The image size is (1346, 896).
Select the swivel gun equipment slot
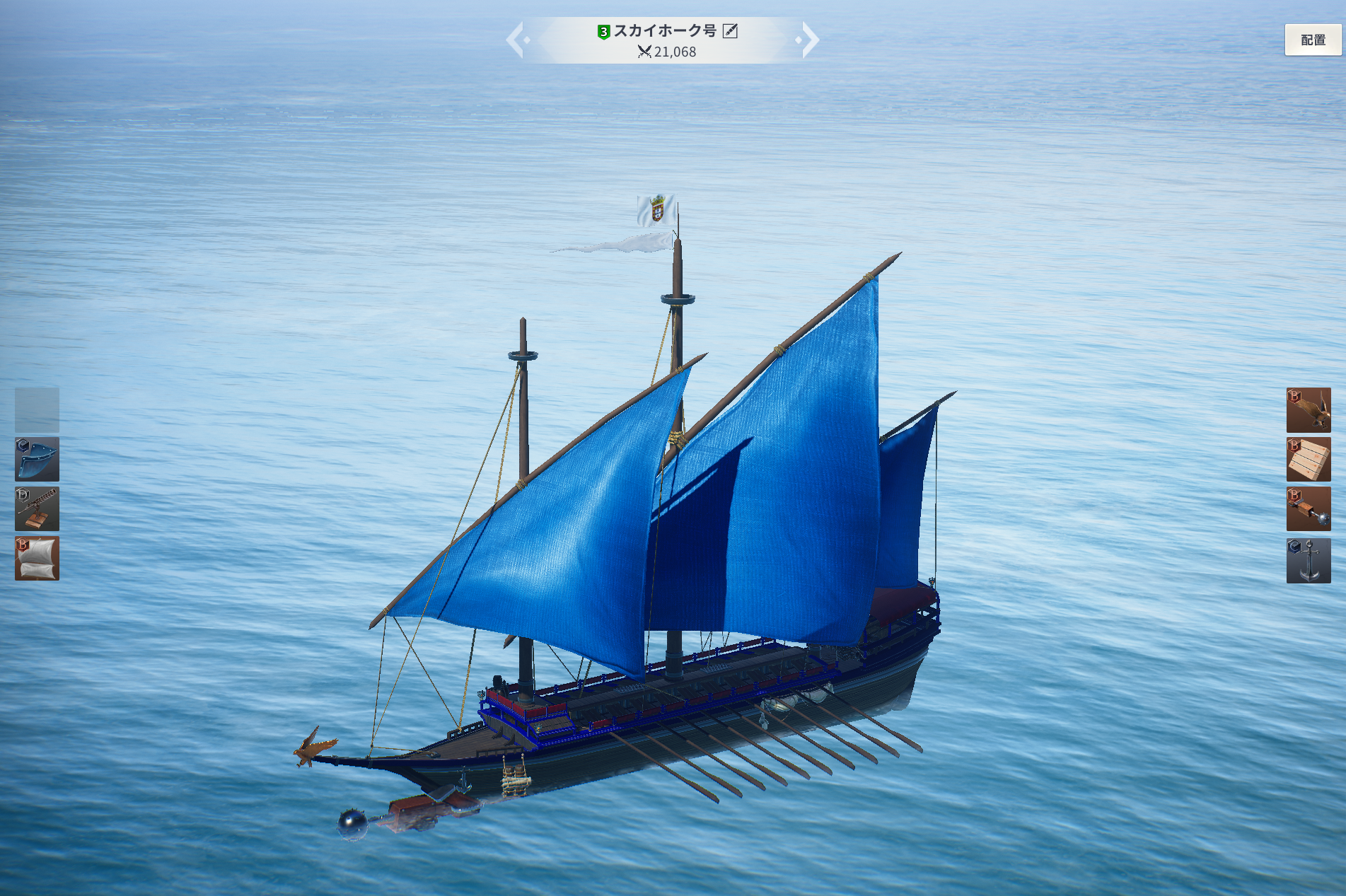[37, 509]
